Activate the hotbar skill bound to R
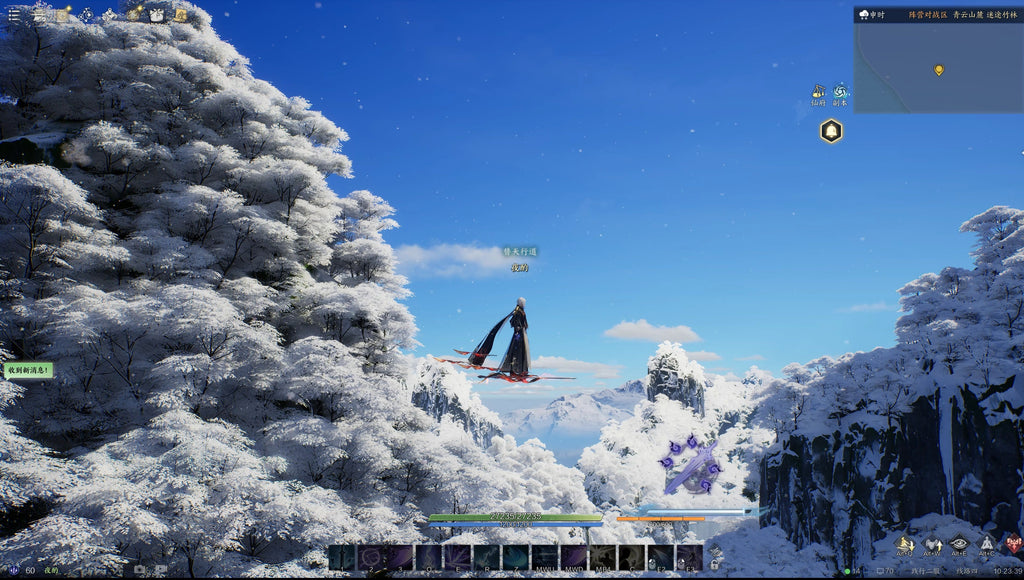Image resolution: width=1024 pixels, height=580 pixels. [x=487, y=557]
